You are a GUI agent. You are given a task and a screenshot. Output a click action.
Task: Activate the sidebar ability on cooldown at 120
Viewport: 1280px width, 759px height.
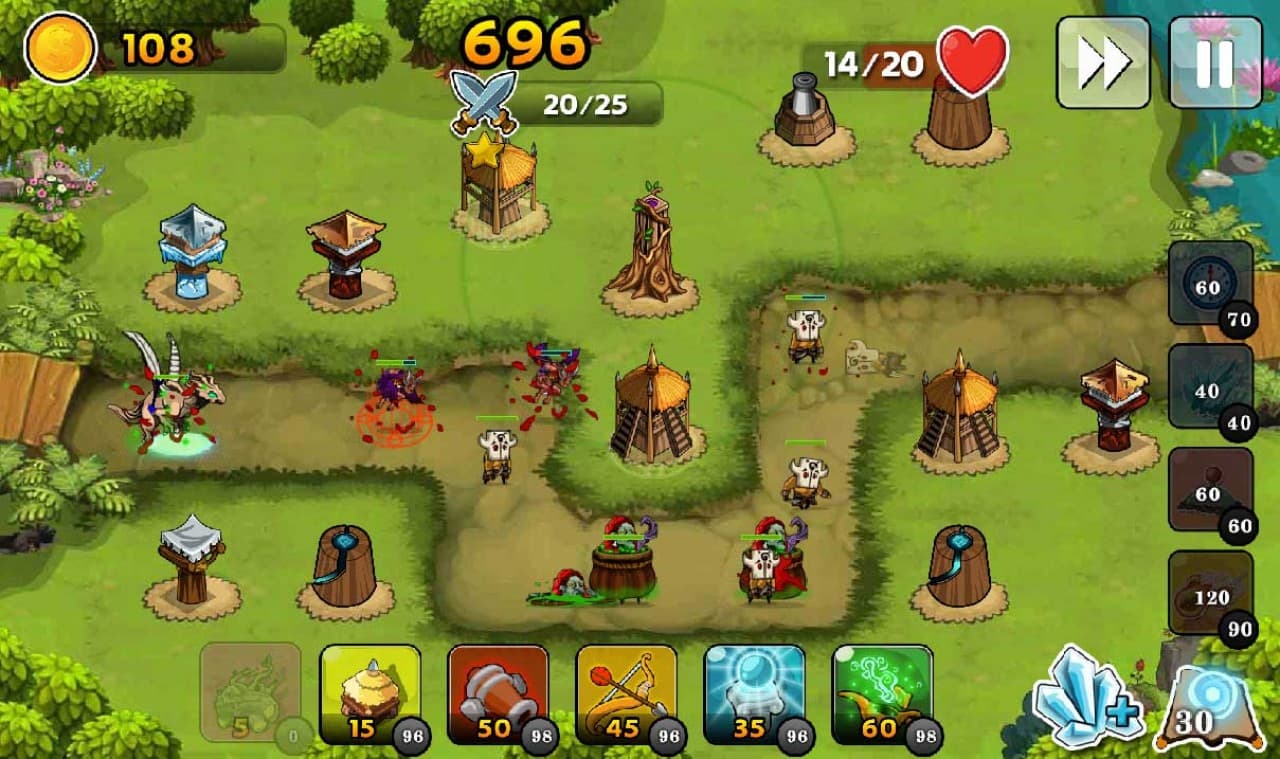coord(1210,593)
